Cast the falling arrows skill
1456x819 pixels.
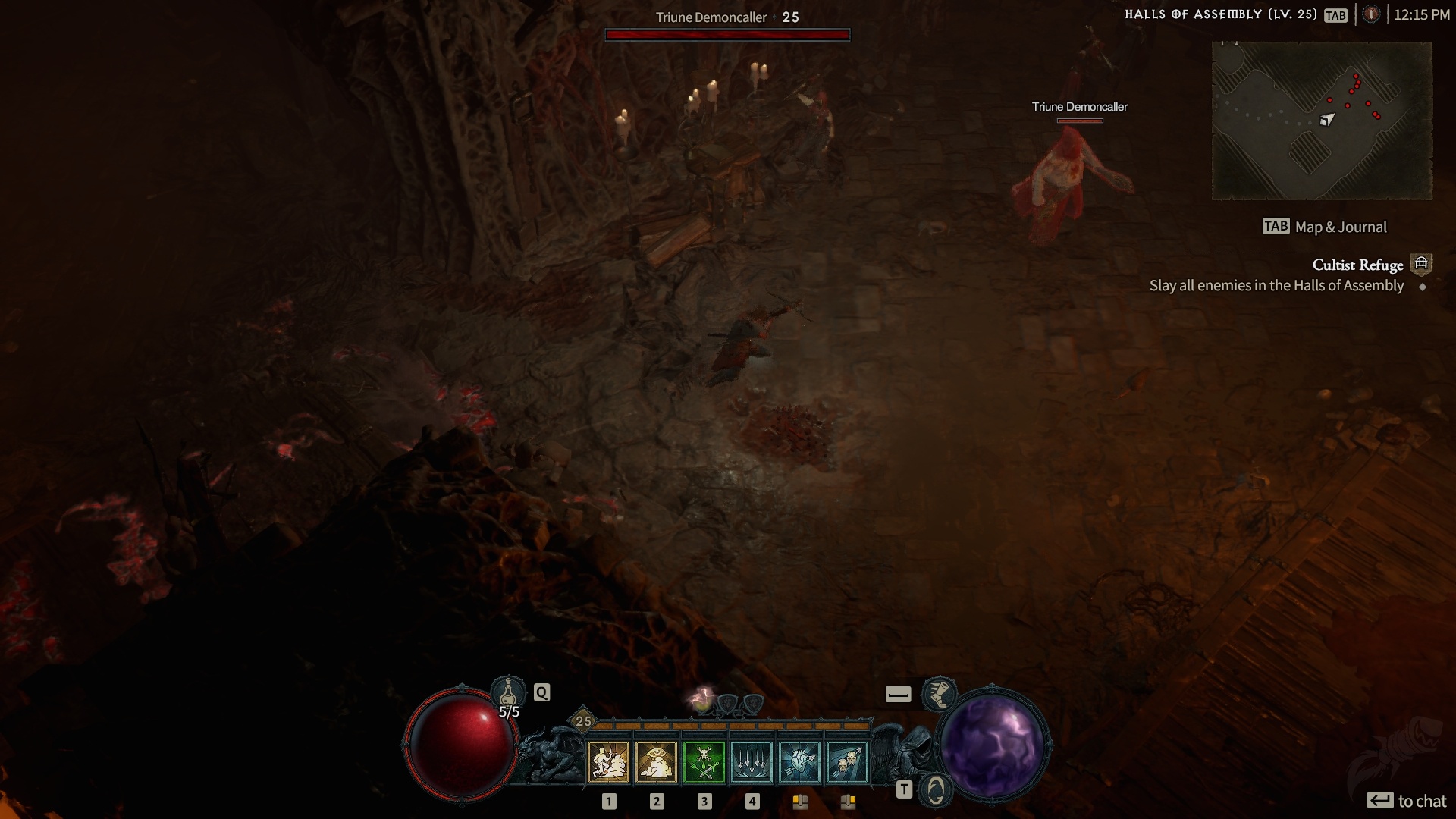click(752, 761)
